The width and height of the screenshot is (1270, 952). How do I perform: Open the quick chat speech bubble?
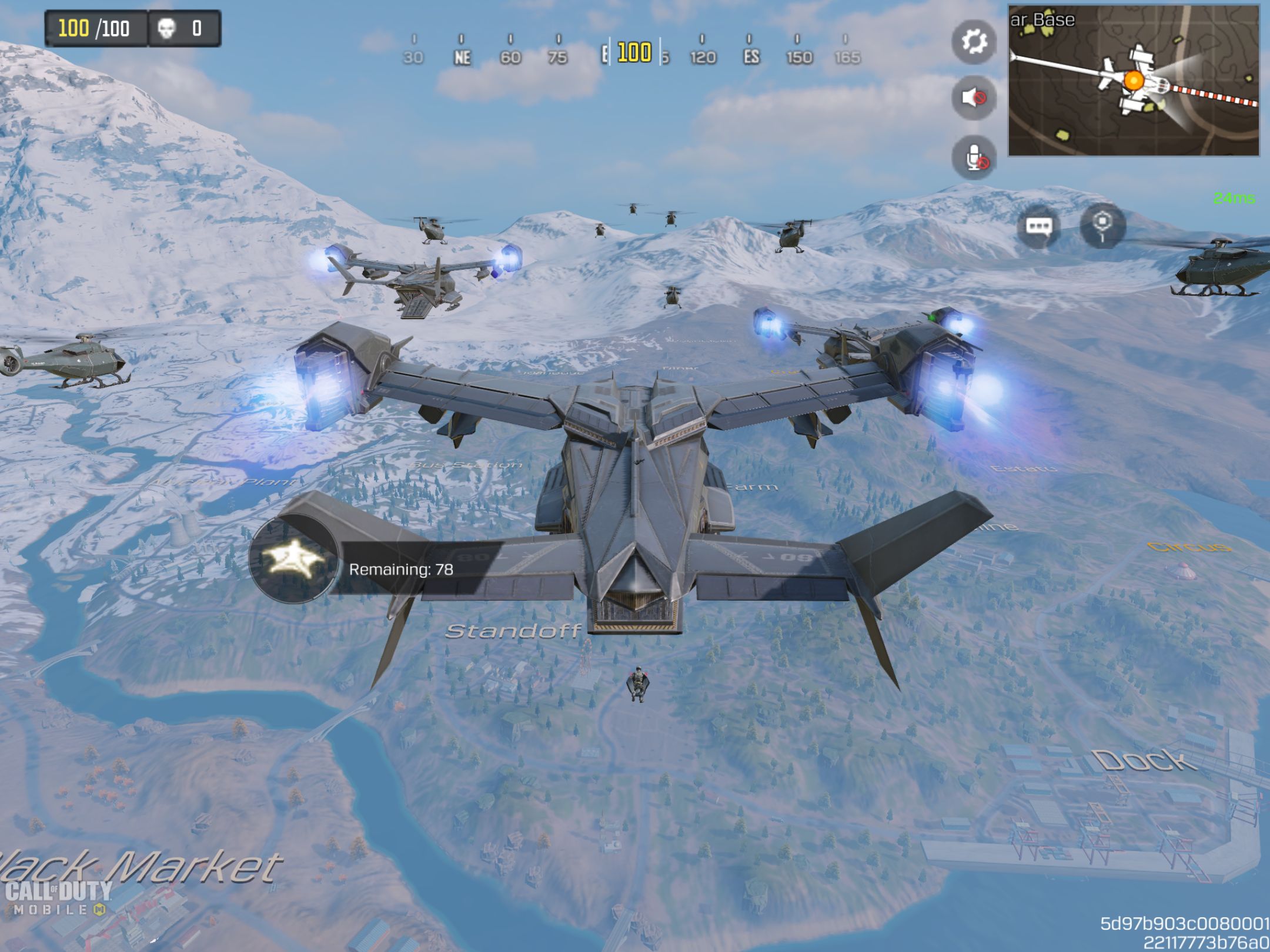click(x=1038, y=226)
